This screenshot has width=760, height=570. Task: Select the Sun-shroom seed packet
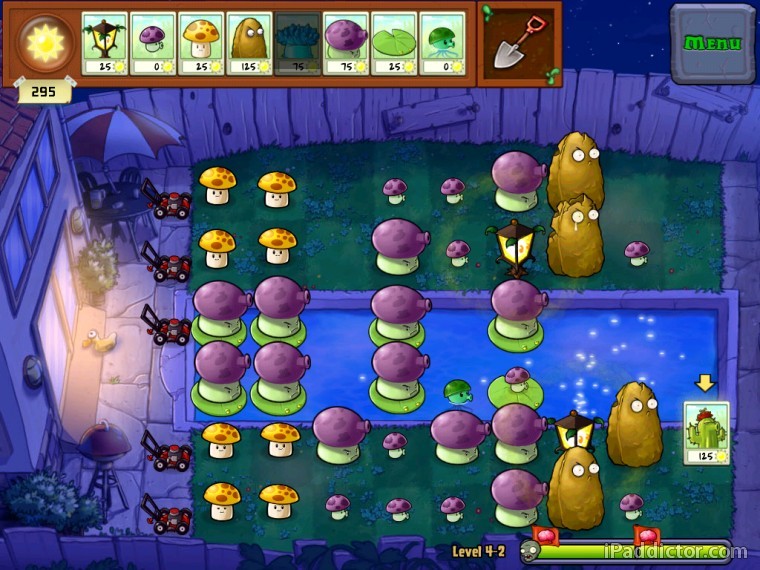coord(201,44)
